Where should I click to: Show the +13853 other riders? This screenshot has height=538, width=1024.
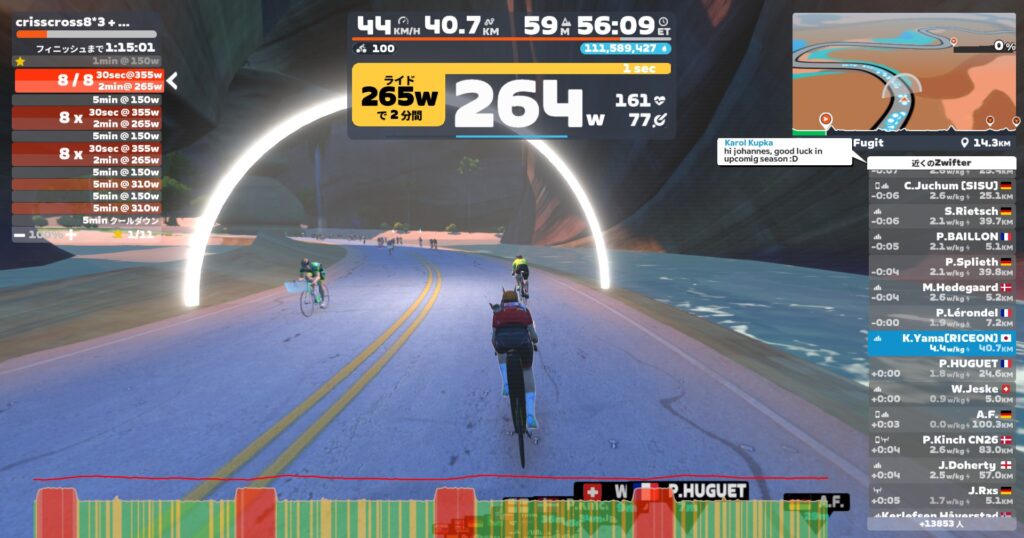coord(941,523)
